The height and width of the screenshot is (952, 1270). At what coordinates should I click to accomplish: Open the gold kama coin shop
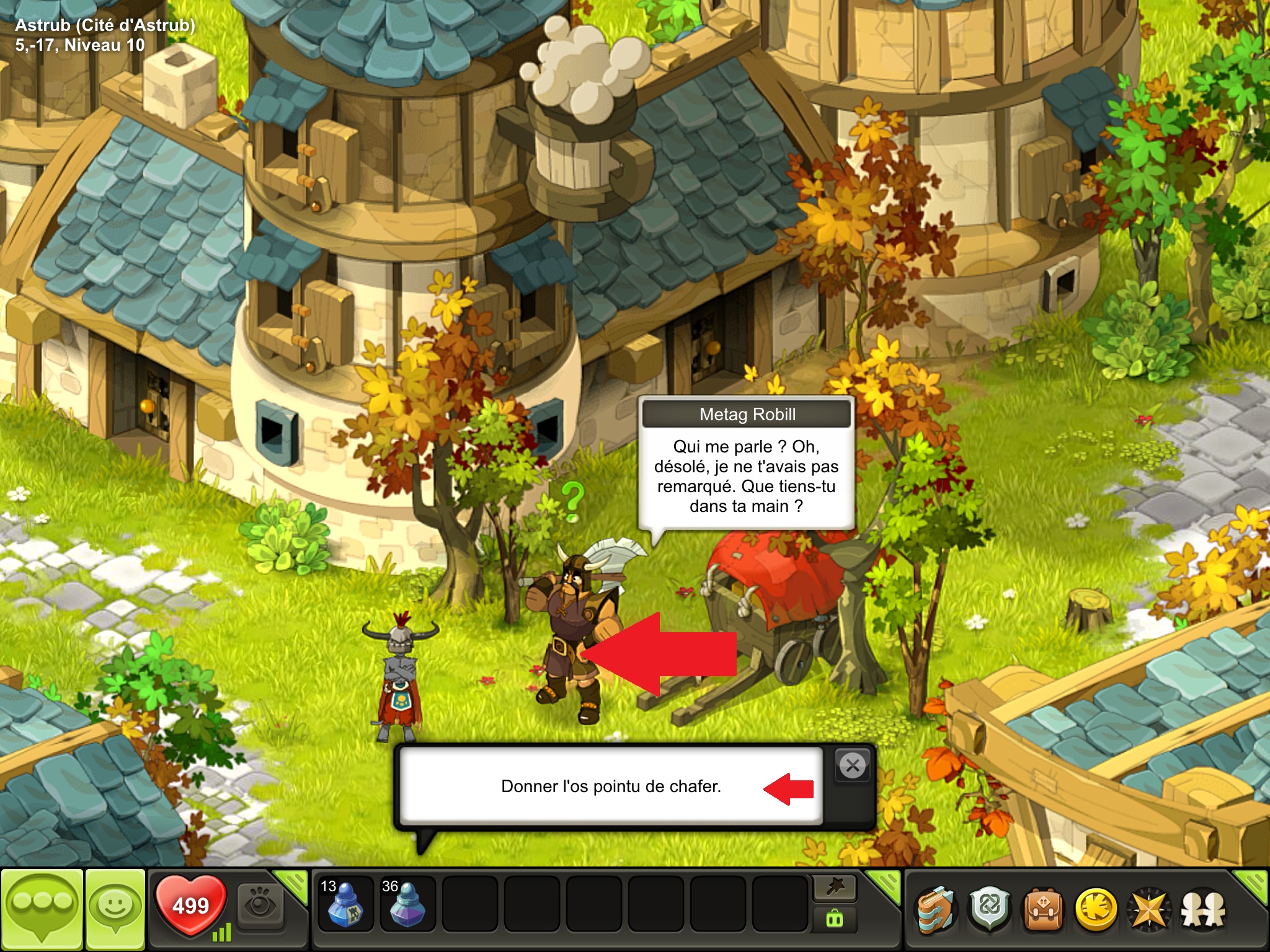point(1096,909)
